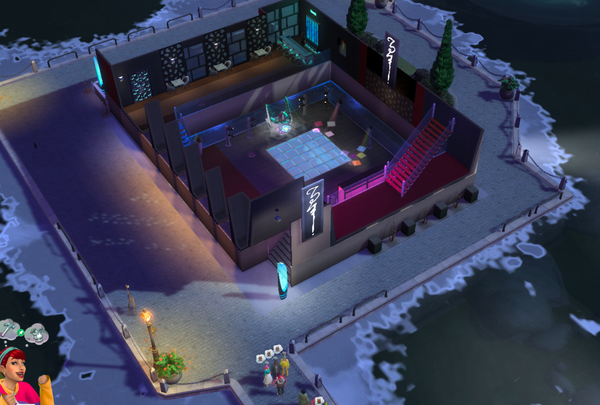Screen dimensions: 600x405
Task: Select the hammer thought bubble
Action: 8,329
